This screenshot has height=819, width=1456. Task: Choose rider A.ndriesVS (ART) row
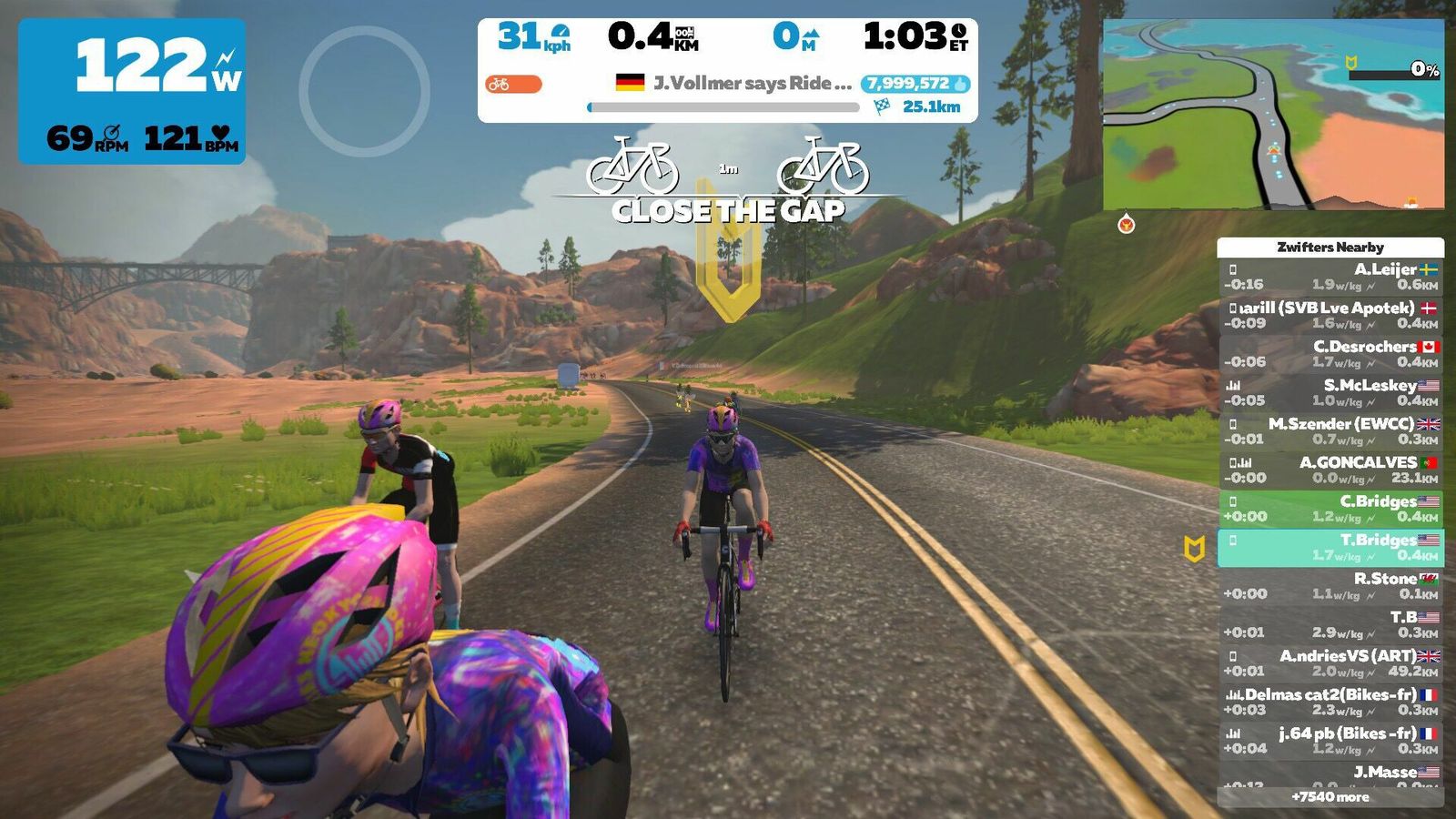pos(1330,663)
